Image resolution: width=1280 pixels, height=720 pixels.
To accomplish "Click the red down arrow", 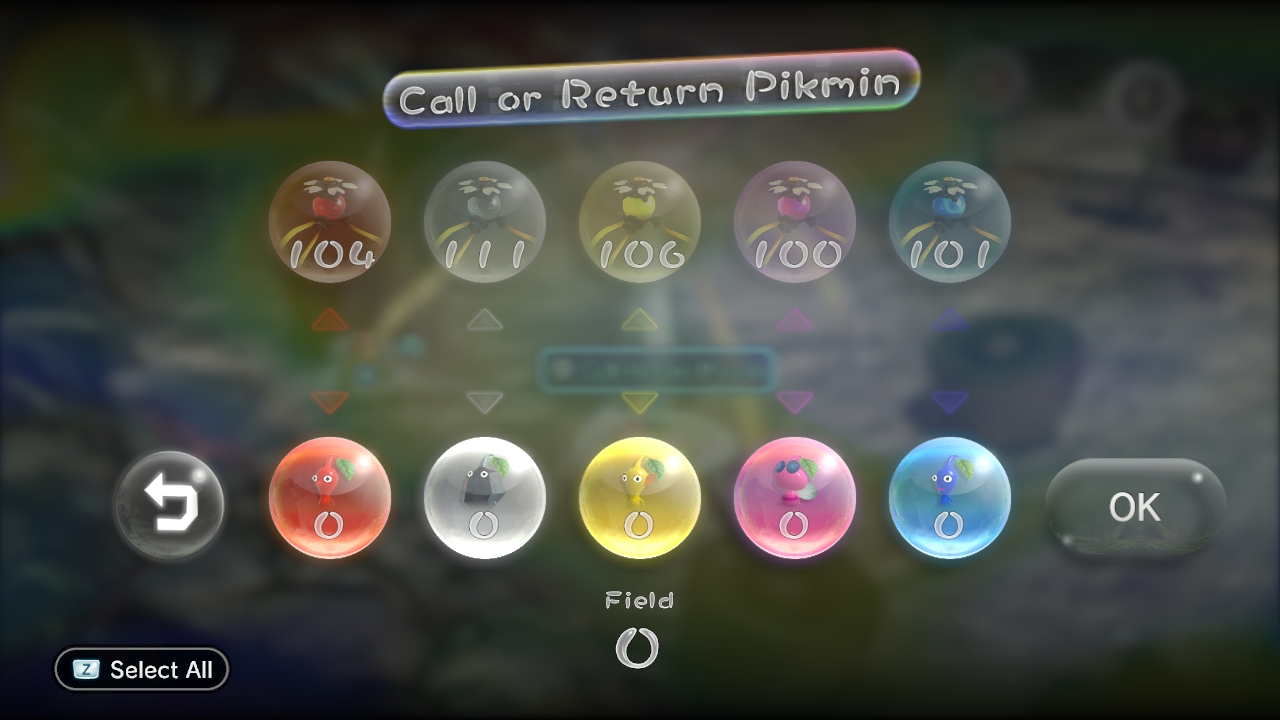I will click(x=330, y=402).
